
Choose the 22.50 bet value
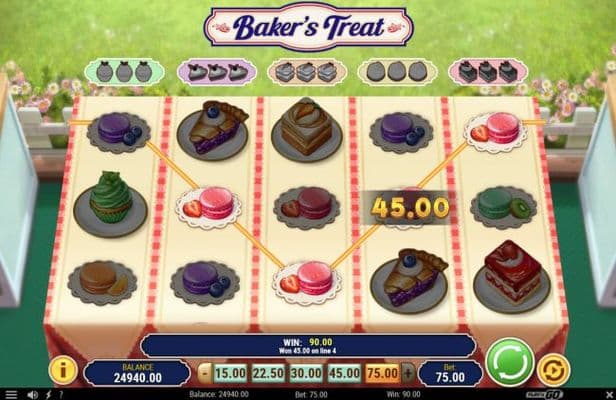point(266,372)
